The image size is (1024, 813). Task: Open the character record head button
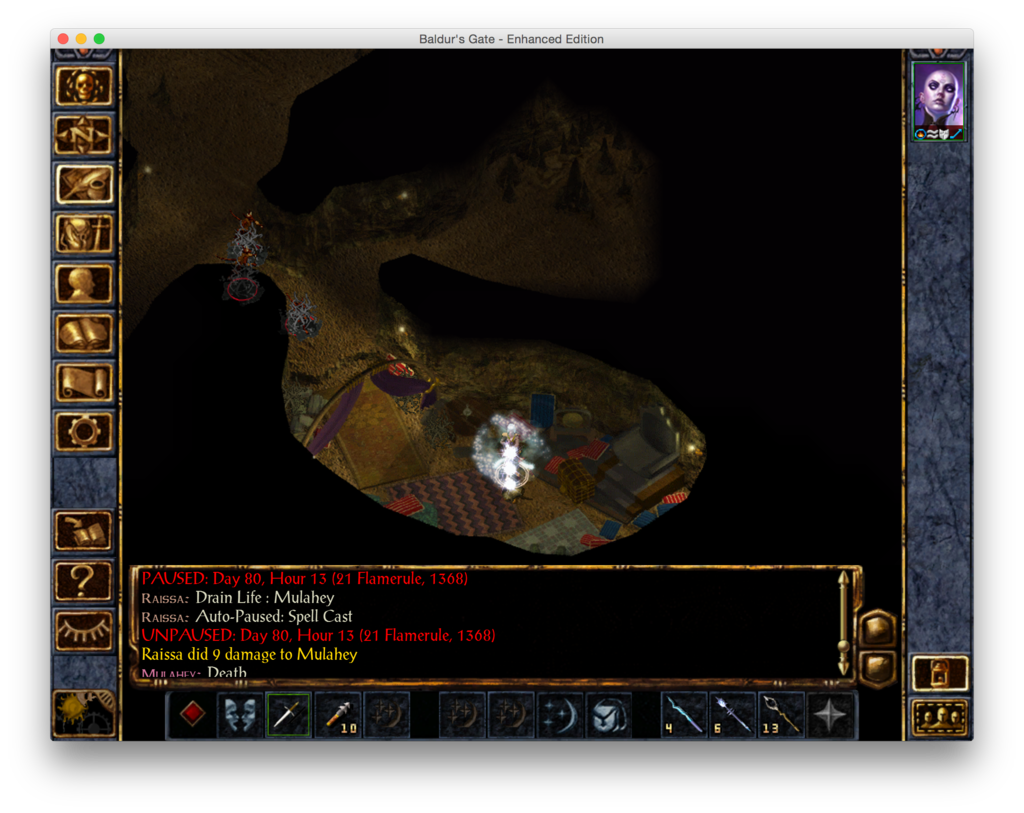[x=84, y=283]
